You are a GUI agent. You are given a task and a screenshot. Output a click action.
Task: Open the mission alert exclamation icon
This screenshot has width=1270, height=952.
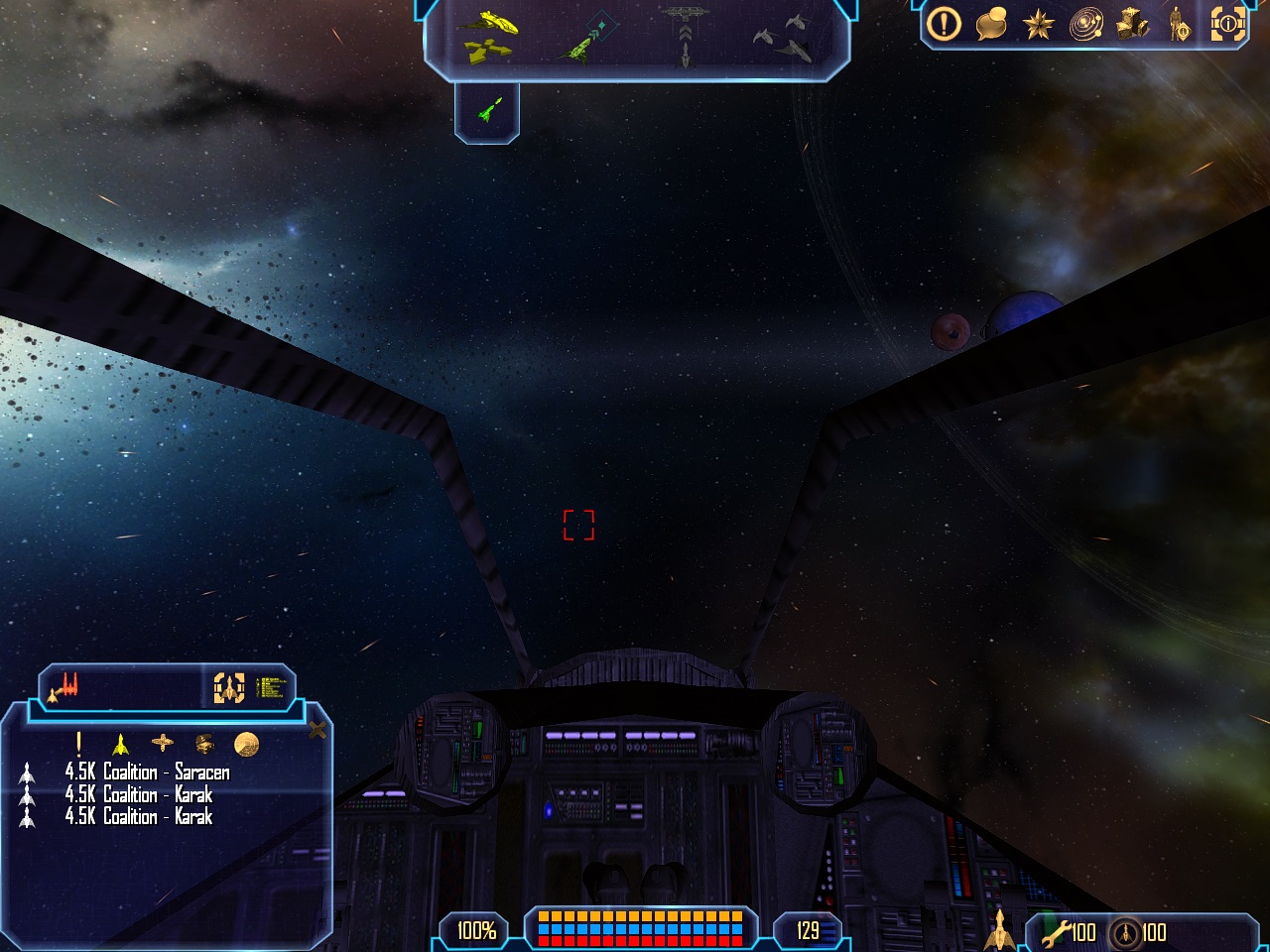(x=944, y=24)
